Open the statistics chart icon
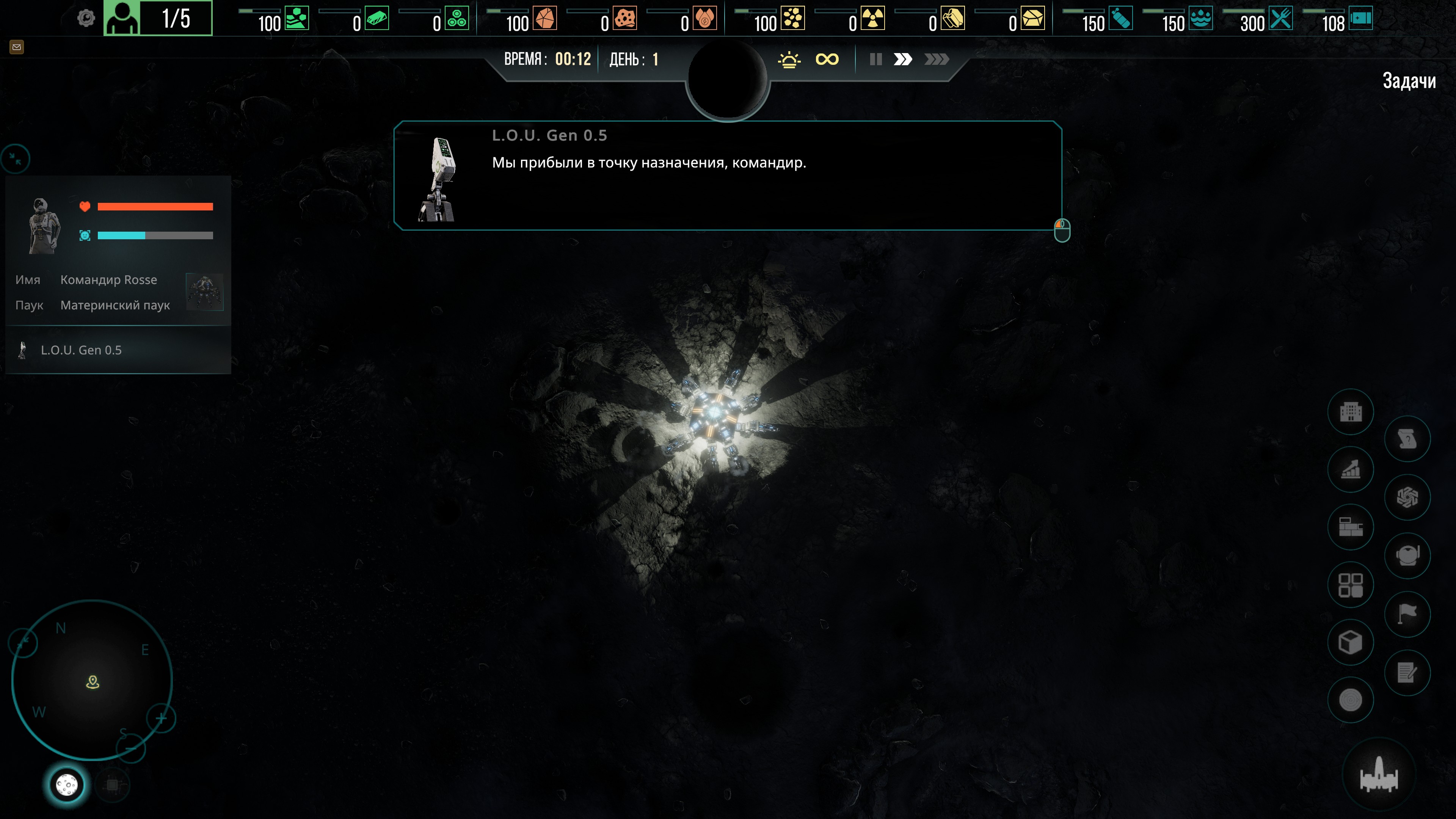 1350,469
